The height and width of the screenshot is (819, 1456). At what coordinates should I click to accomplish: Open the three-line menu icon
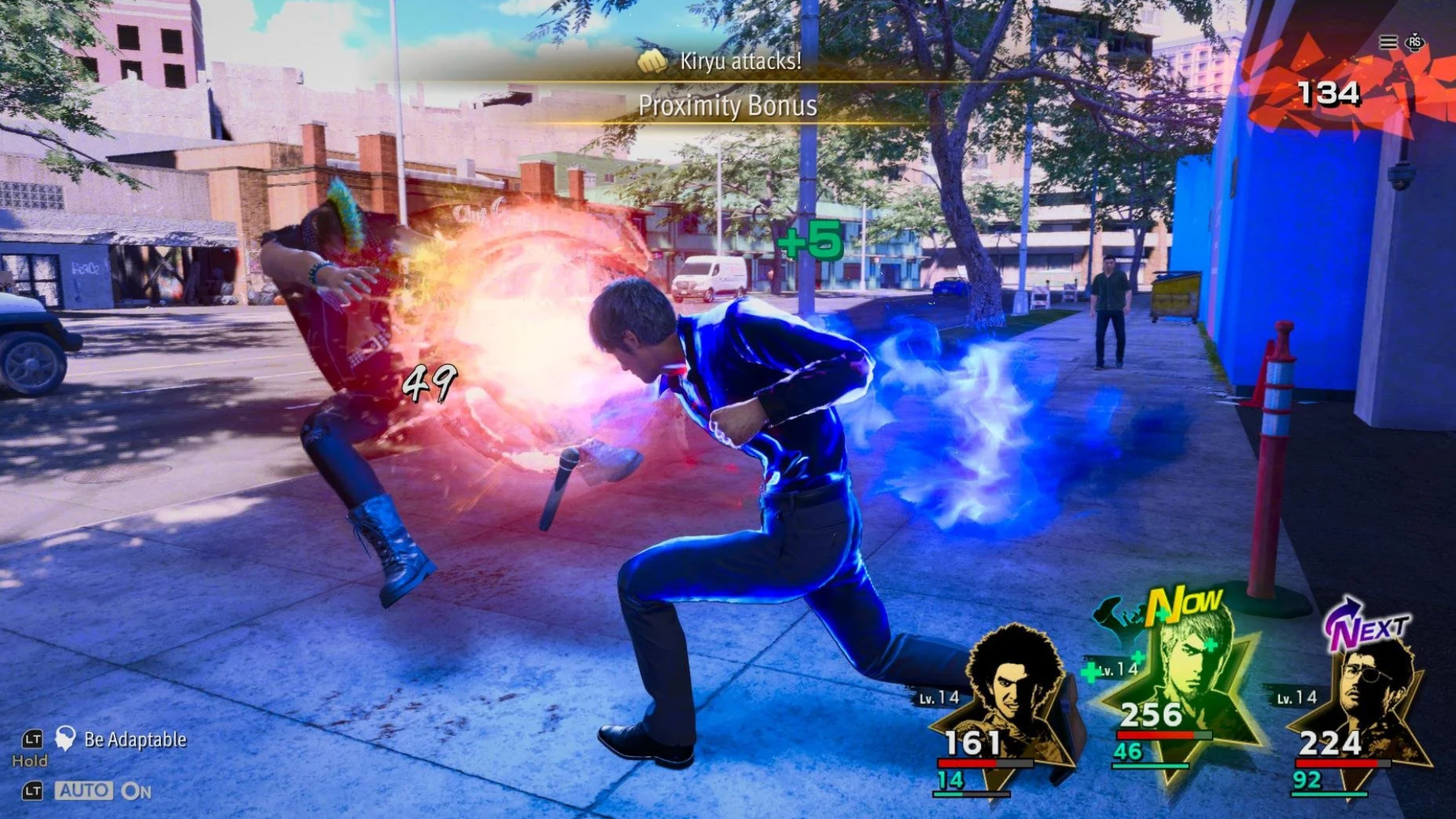tap(1388, 42)
